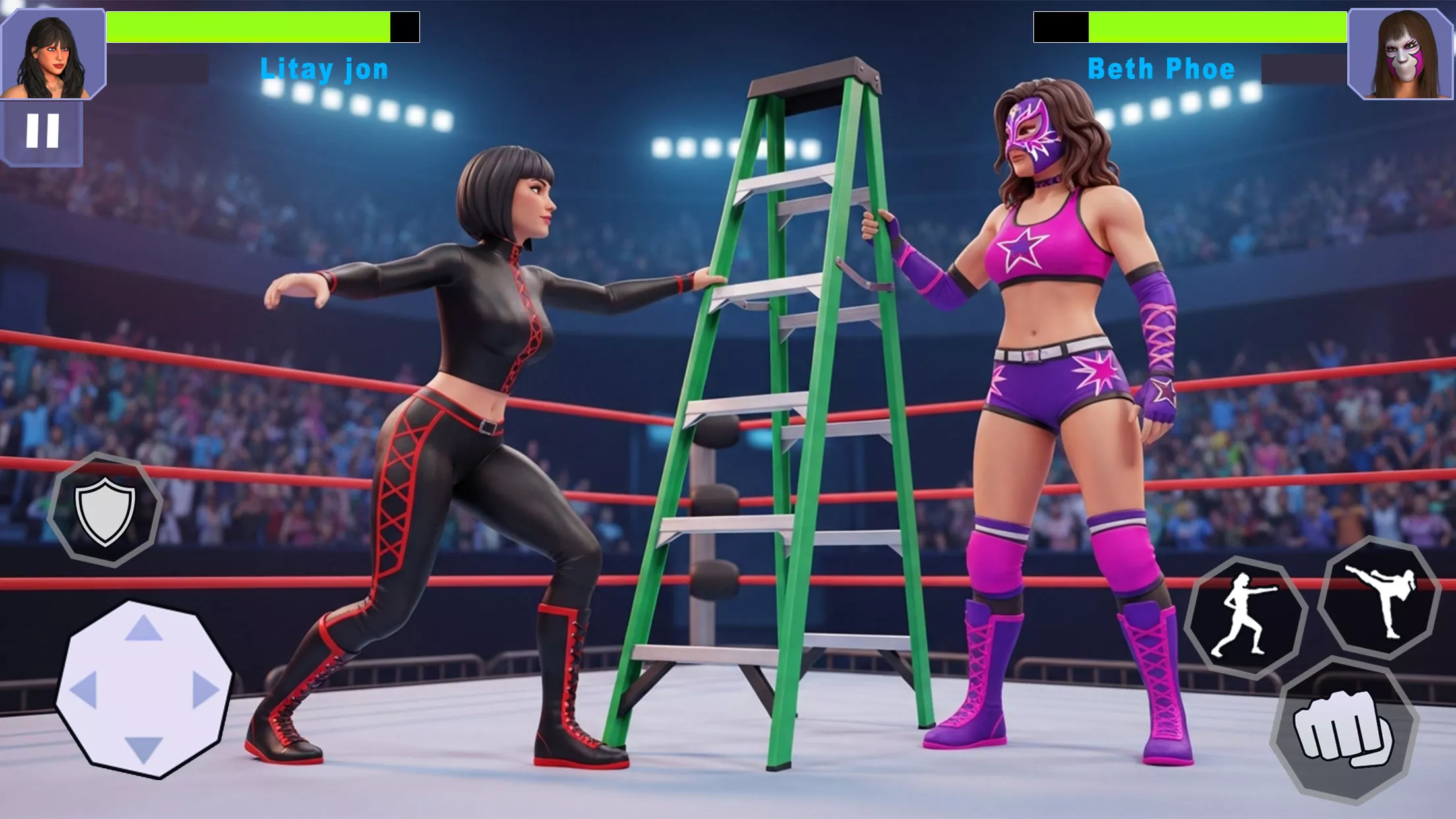Tap the up arrow on the movement pad
The height and width of the screenshot is (819, 1456).
tap(144, 628)
